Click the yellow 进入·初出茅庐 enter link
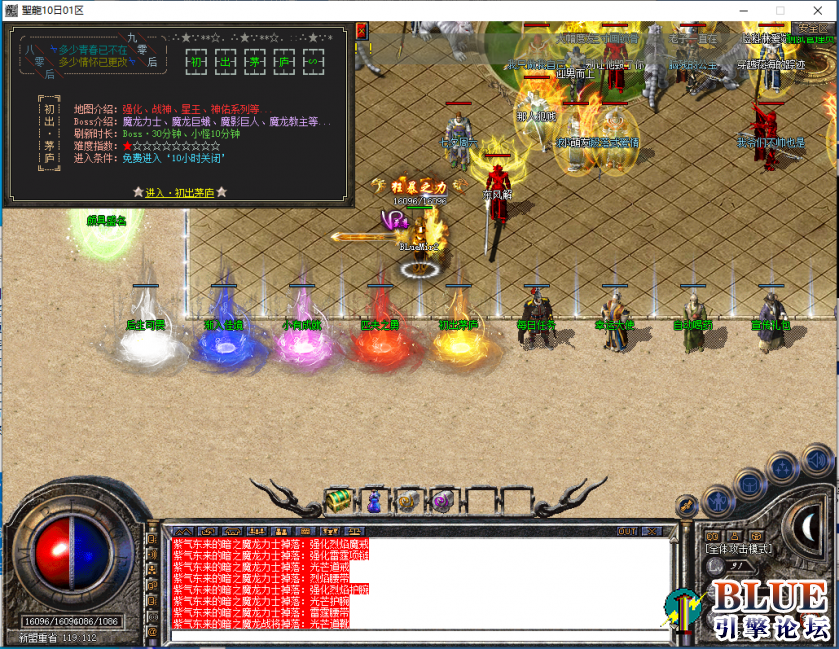Viewport: 839px width, 649px height. coord(180,192)
